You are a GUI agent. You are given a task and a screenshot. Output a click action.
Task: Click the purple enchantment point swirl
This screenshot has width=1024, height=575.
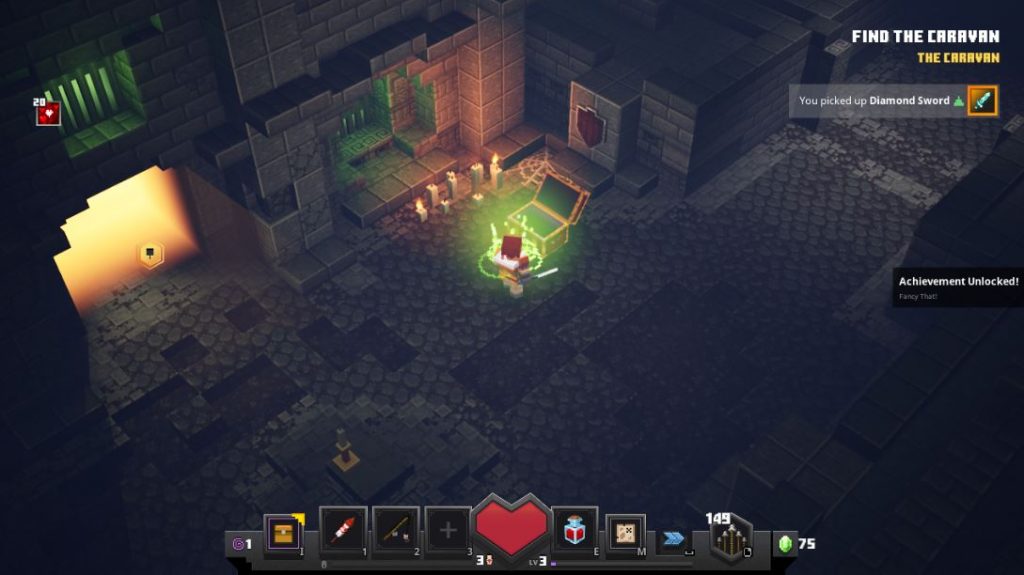pyautogui.click(x=238, y=544)
